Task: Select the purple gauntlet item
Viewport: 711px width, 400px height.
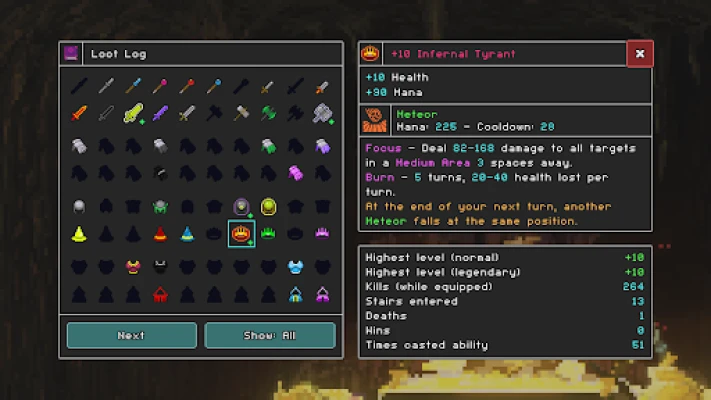Action: click(x=322, y=147)
